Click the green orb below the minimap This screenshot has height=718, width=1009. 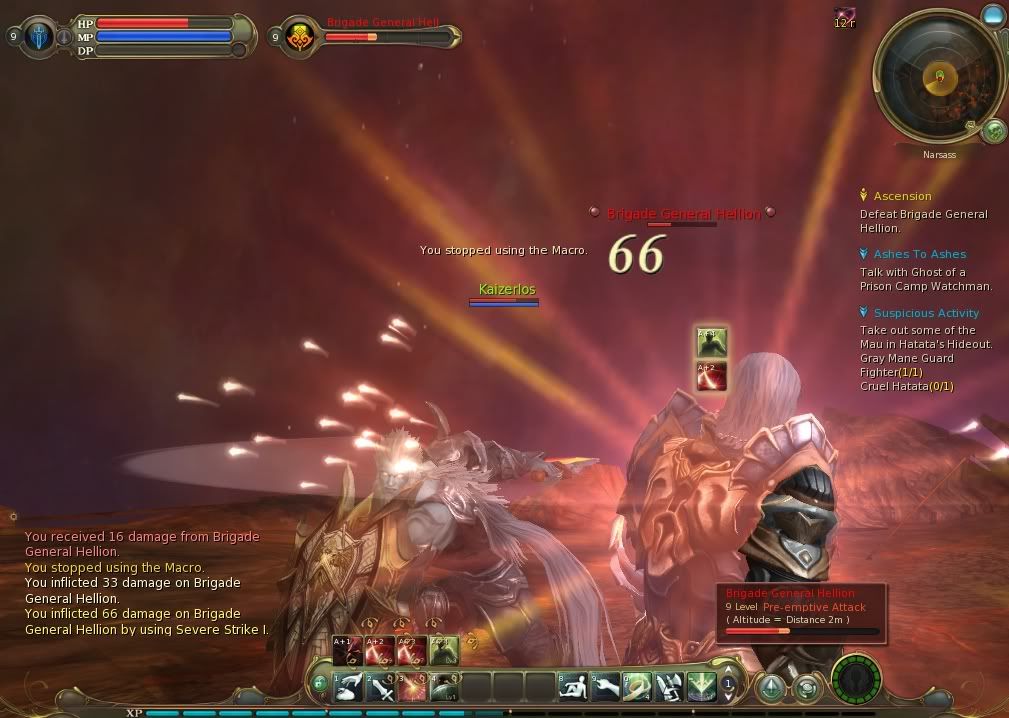[x=993, y=130]
